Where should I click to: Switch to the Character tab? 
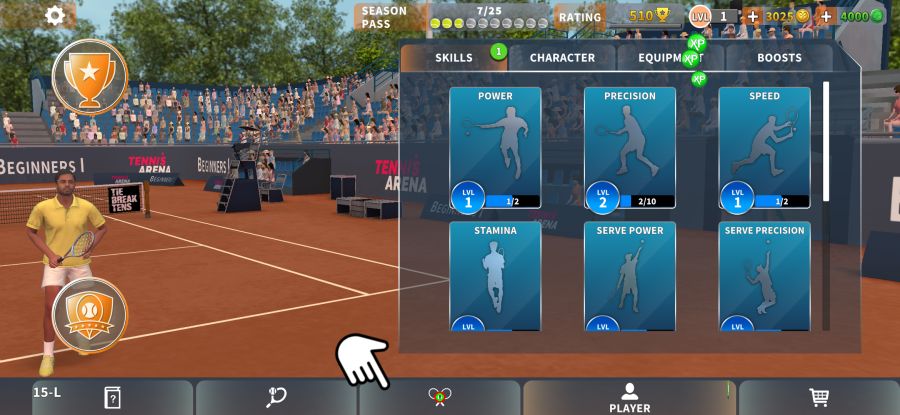click(562, 58)
